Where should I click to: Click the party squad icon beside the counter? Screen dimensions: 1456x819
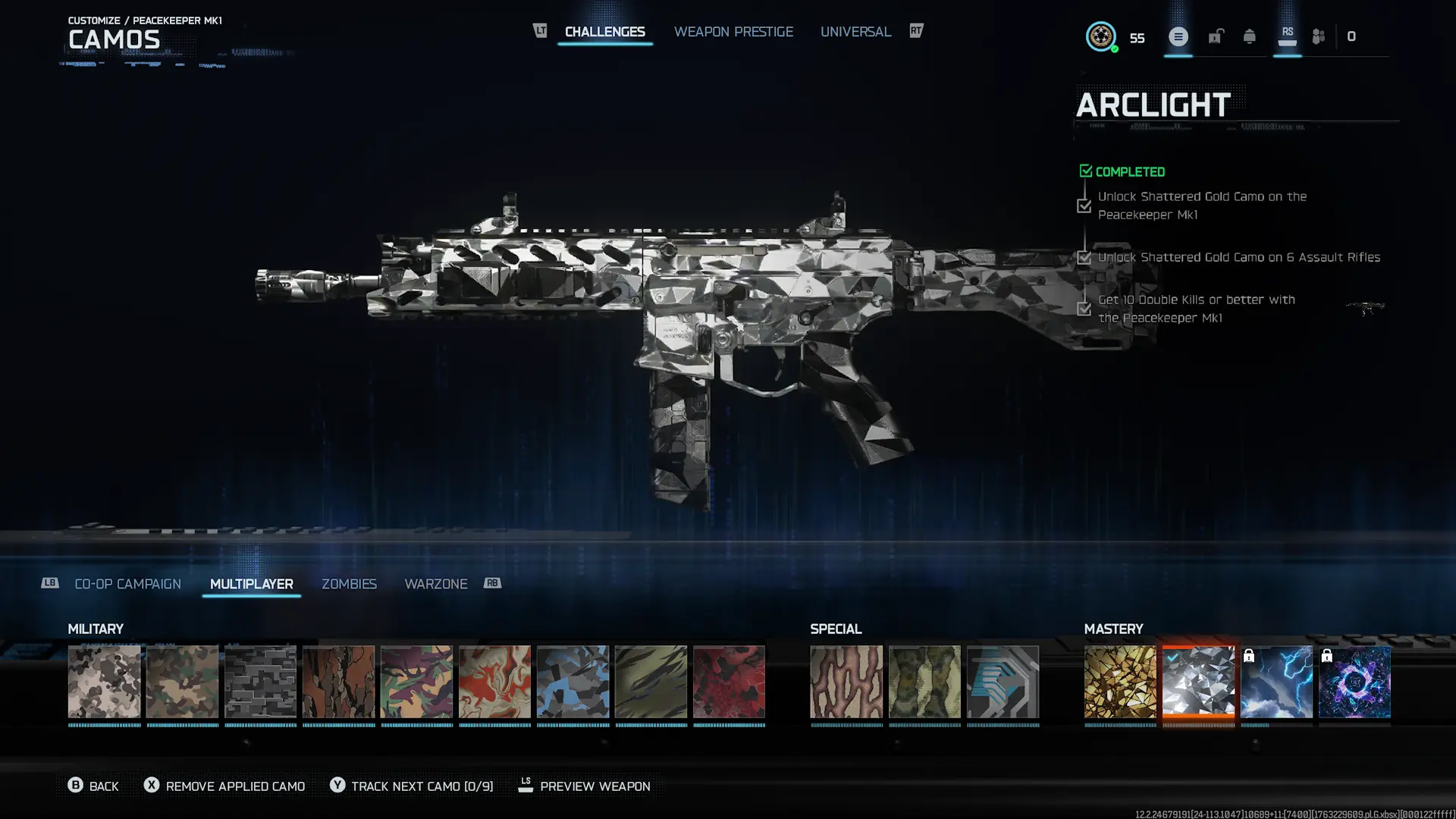[1317, 36]
